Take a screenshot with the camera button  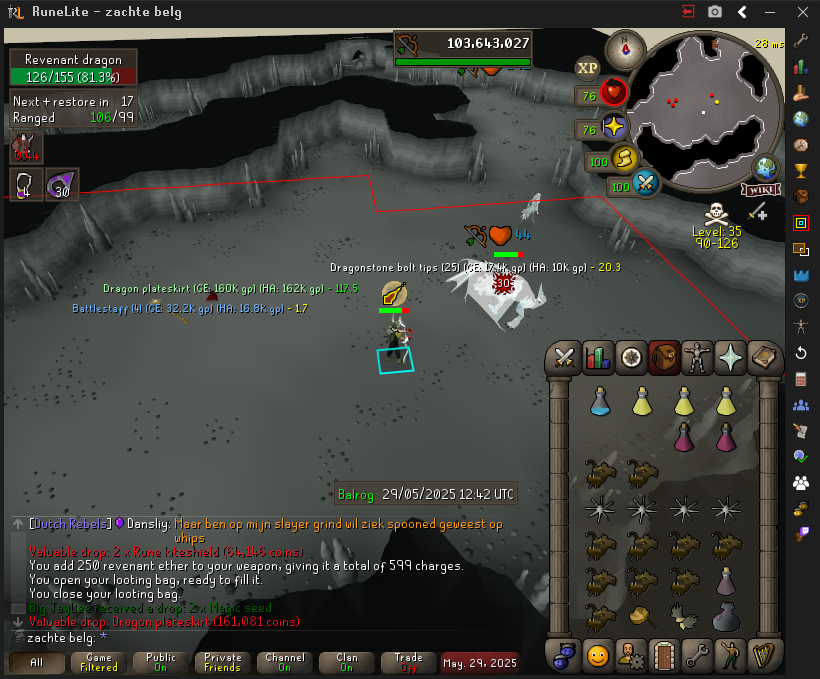(x=714, y=12)
